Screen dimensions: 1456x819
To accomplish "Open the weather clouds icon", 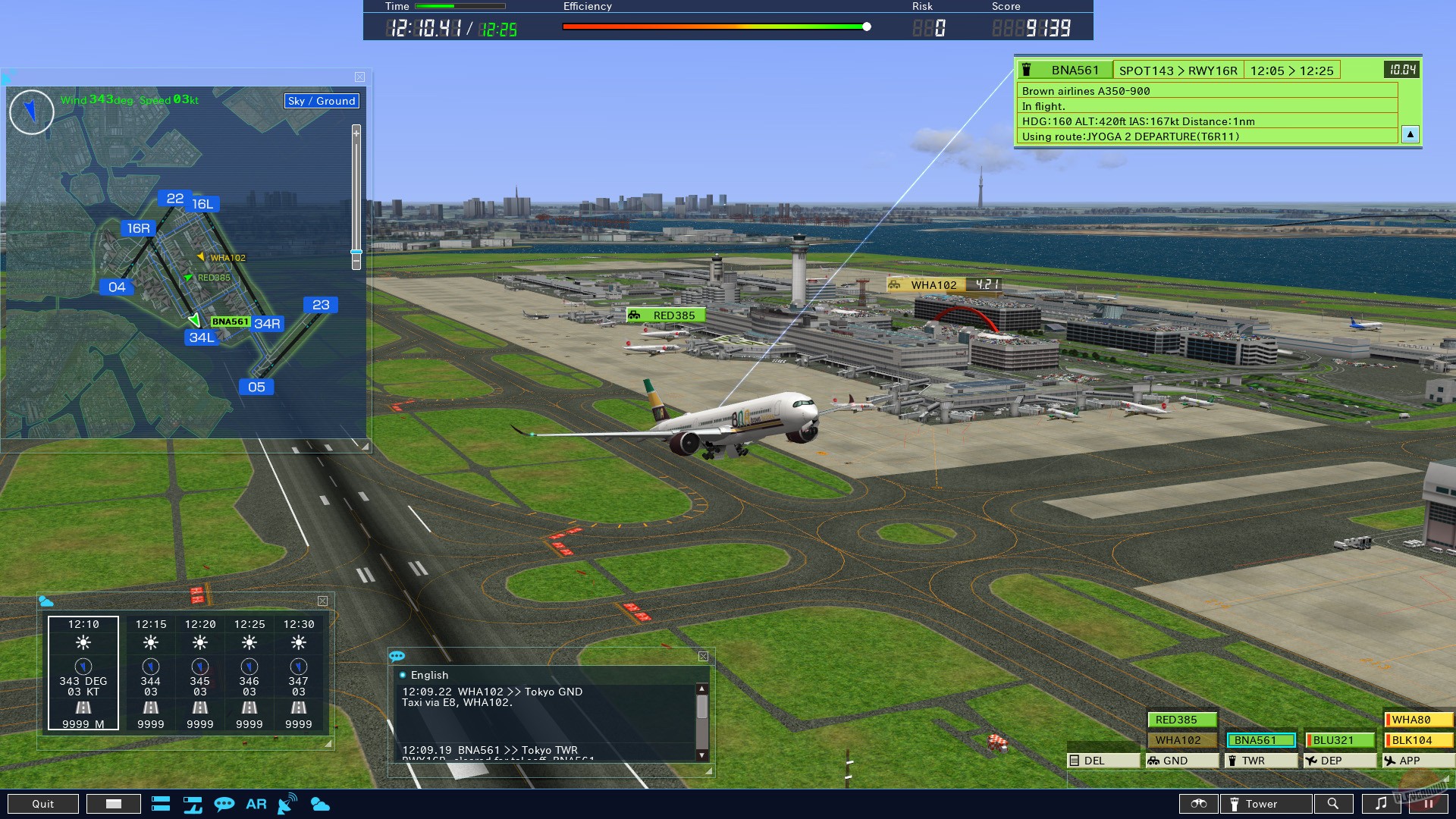I will click(x=320, y=804).
